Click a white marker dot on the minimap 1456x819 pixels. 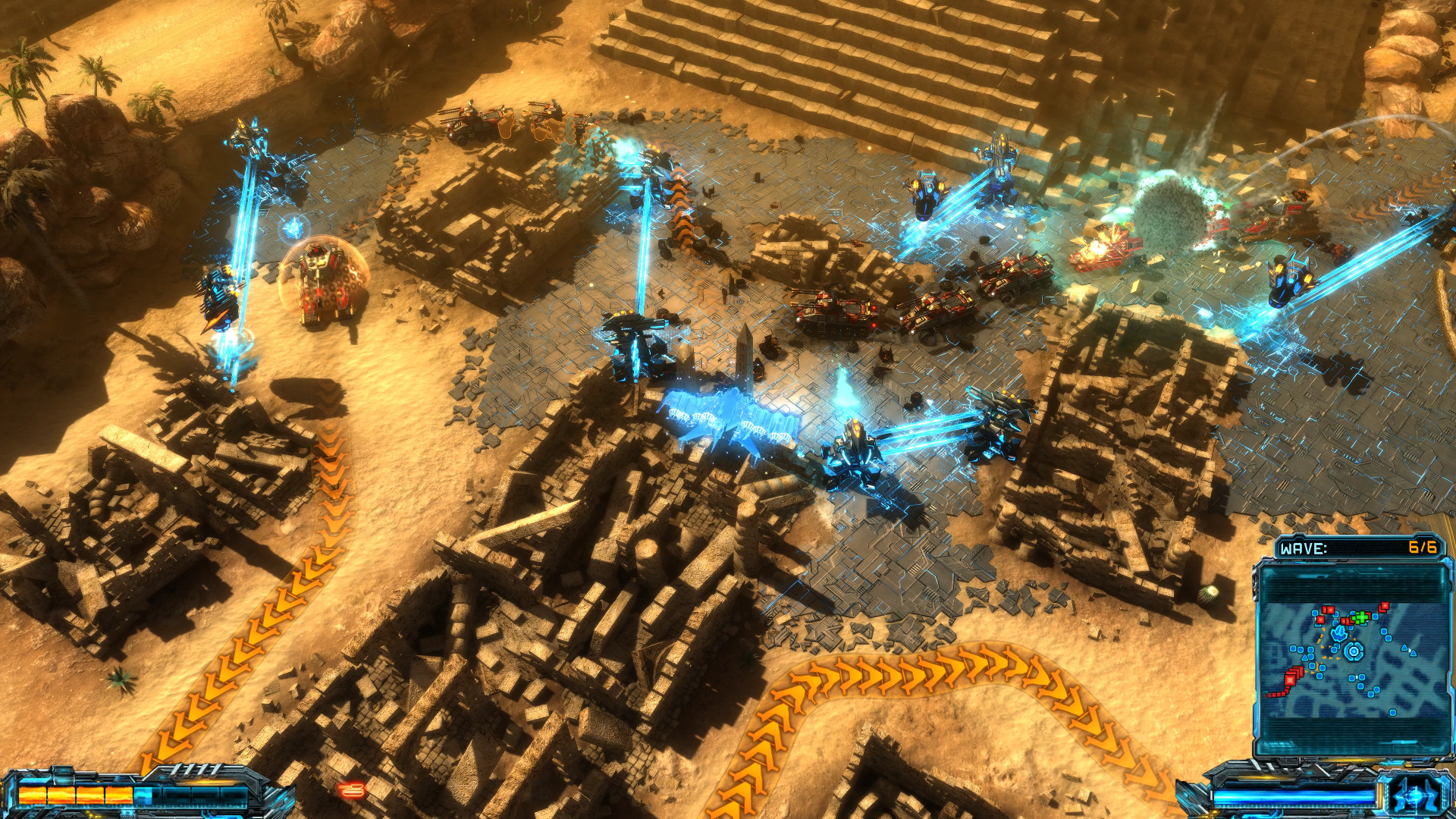pyautogui.click(x=1356, y=676)
